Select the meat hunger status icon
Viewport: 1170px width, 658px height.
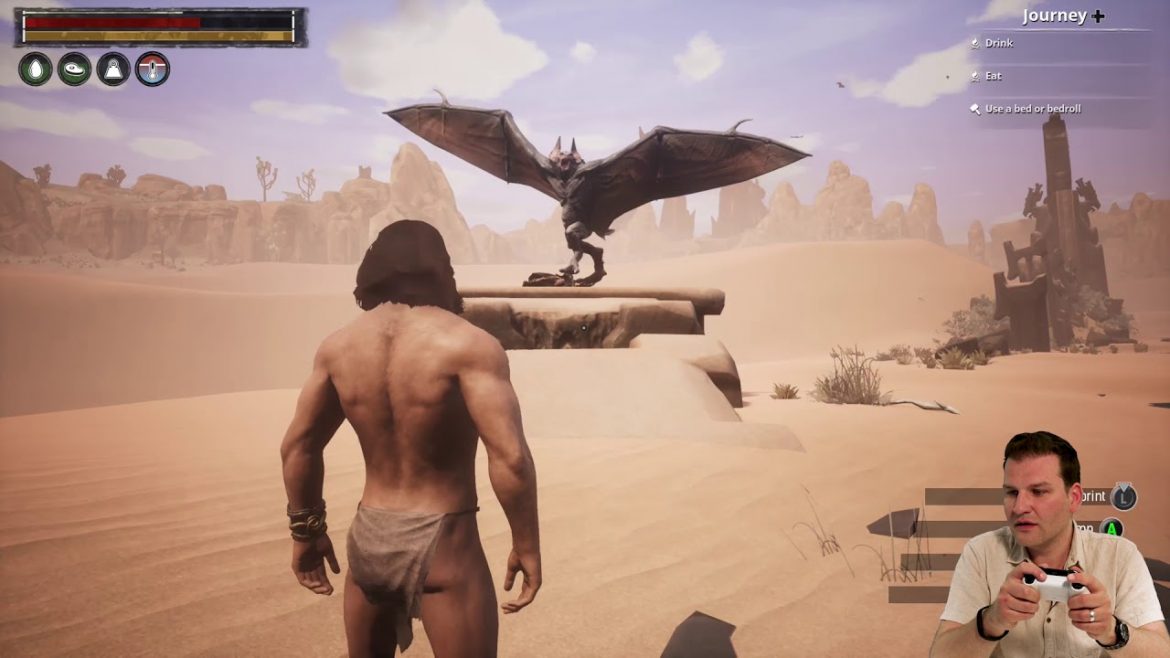pos(74,69)
